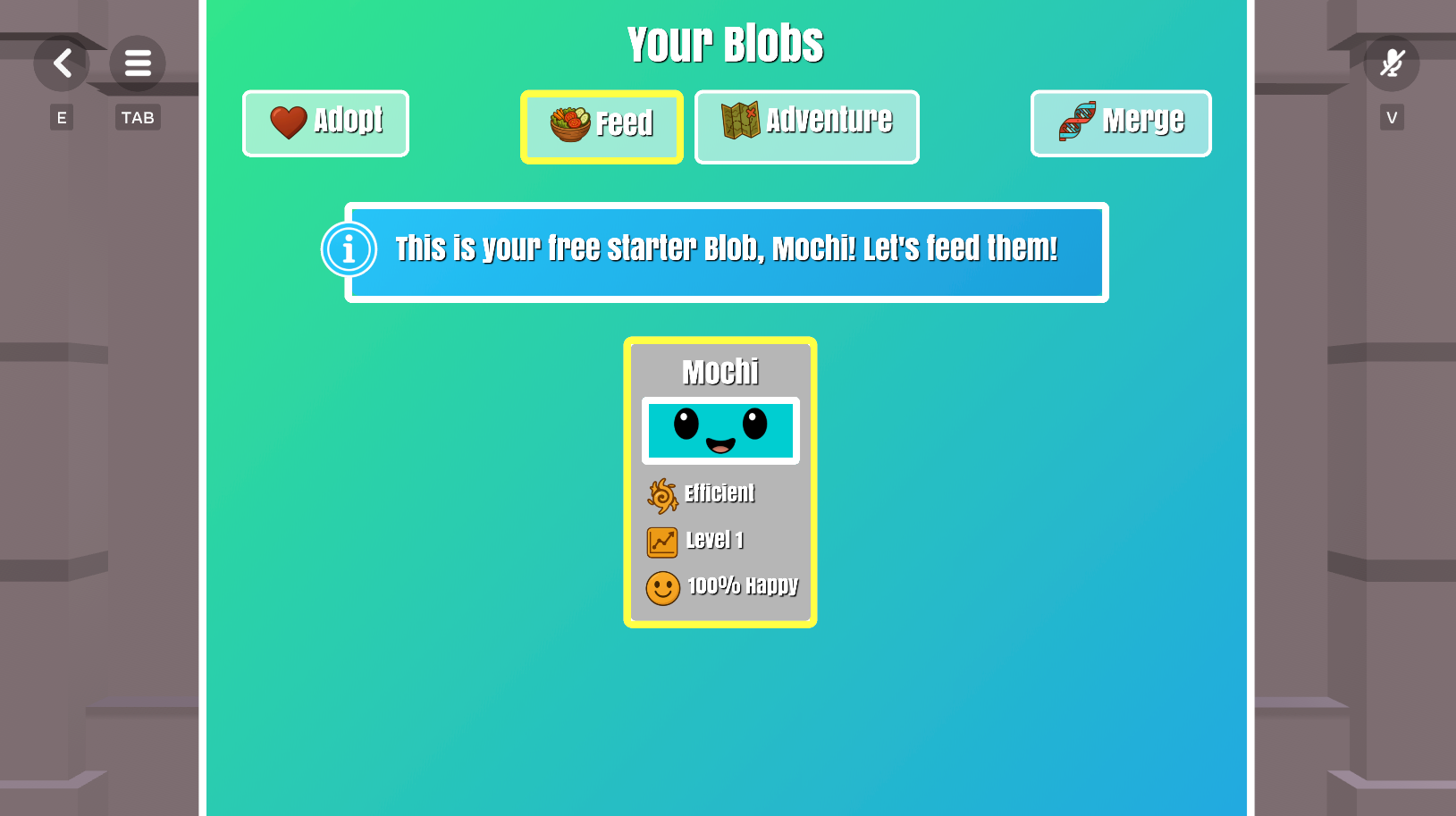Click the smiley happiness icon on Mochi's card
The width and height of the screenshot is (1456, 816).
click(x=662, y=588)
